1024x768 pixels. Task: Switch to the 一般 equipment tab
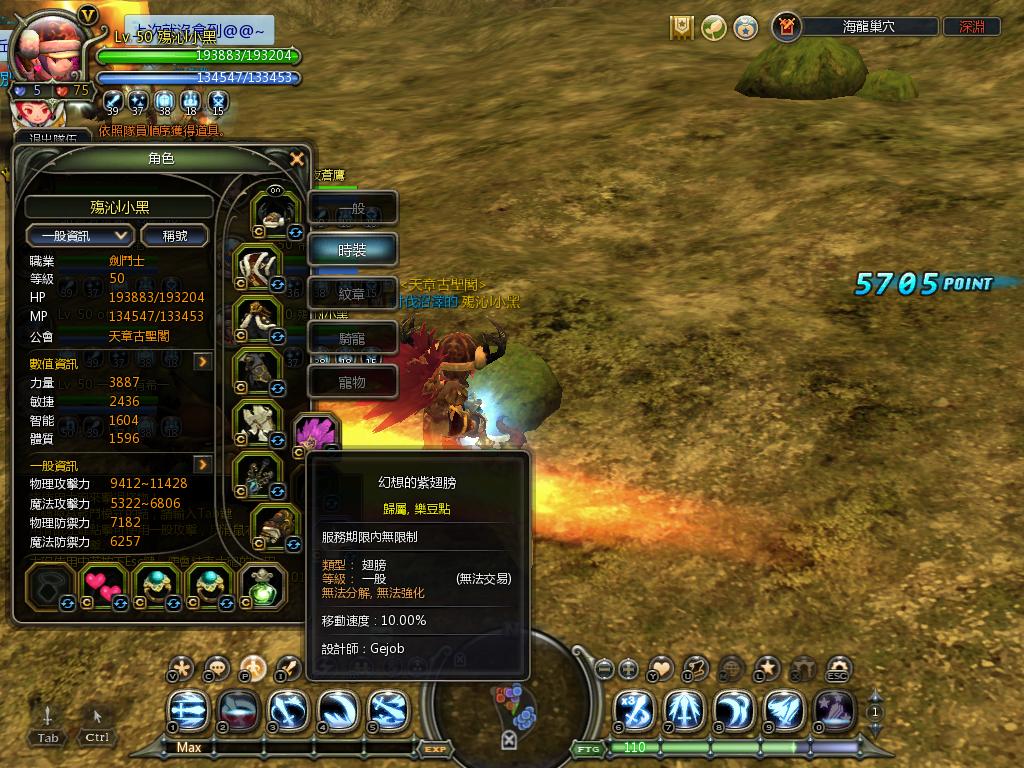(x=353, y=209)
